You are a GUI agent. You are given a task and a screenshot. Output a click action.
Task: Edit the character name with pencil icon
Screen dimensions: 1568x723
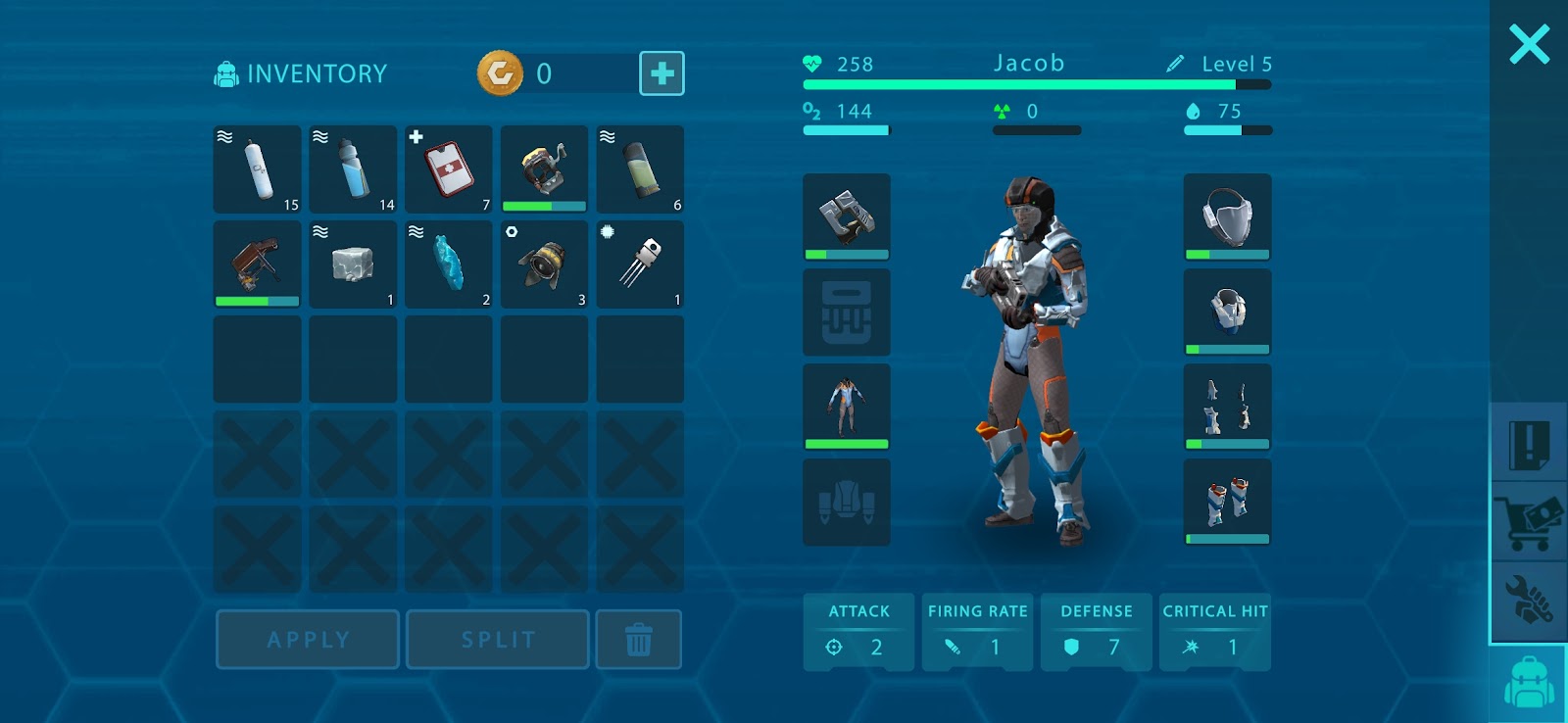pyautogui.click(x=1175, y=64)
